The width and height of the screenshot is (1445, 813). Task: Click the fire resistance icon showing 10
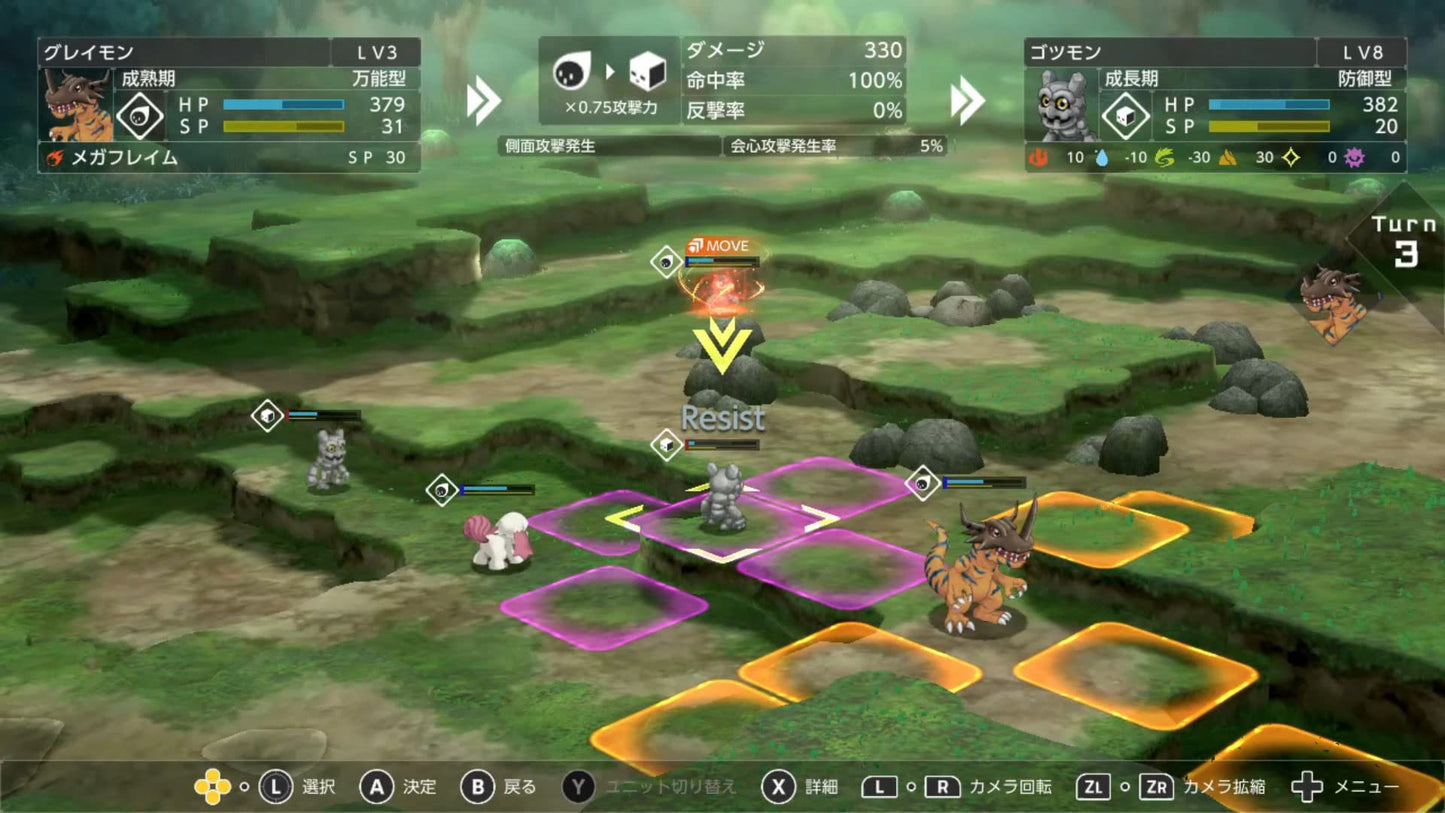pyautogui.click(x=1040, y=157)
